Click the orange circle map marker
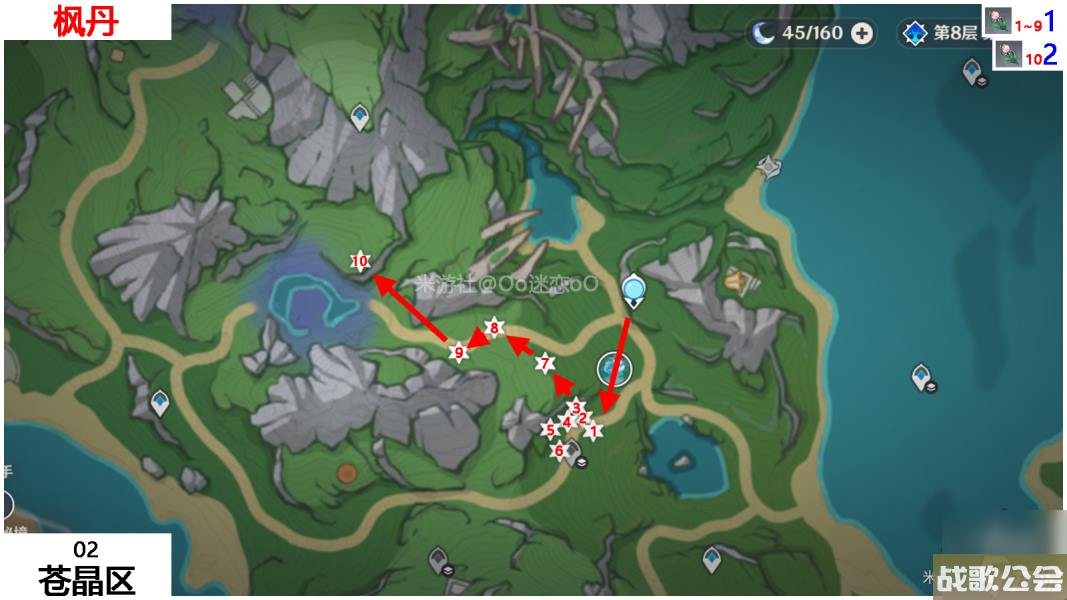The height and width of the screenshot is (600, 1067). pyautogui.click(x=347, y=472)
